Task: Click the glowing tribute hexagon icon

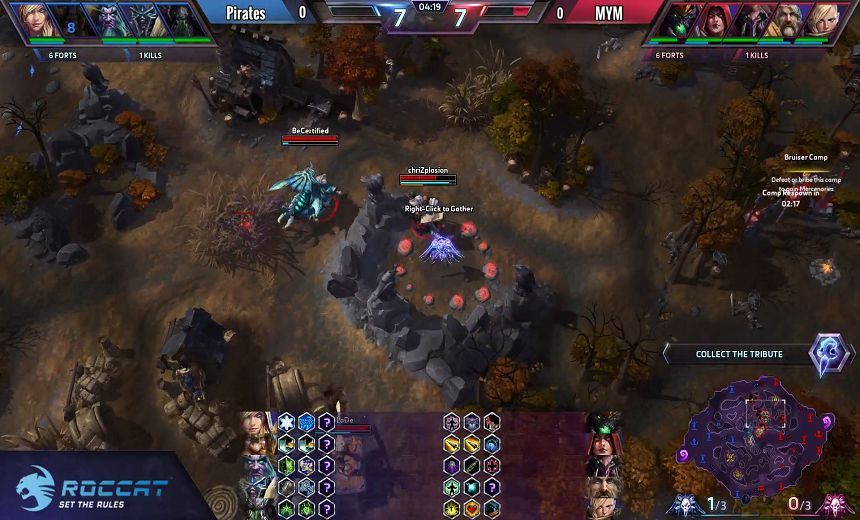Action: pos(829,354)
